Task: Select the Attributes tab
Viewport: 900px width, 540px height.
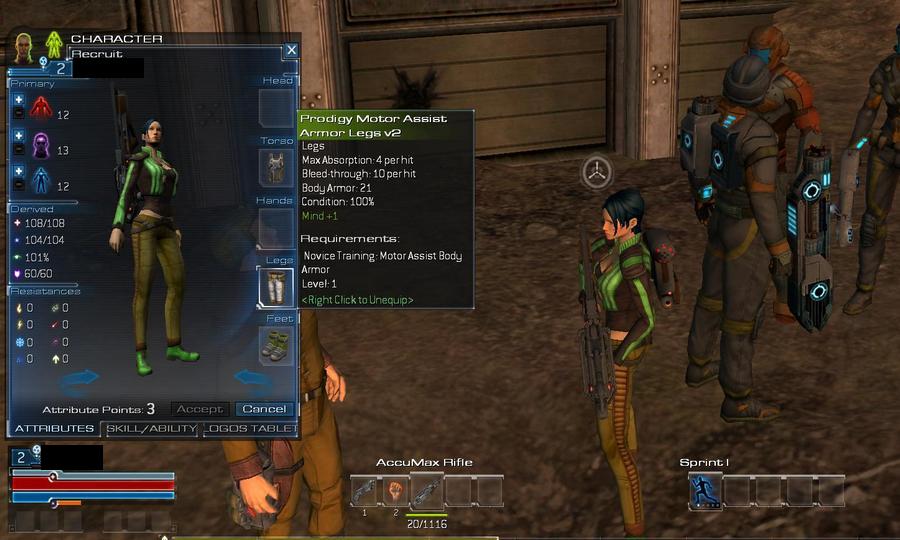Action: click(x=54, y=429)
